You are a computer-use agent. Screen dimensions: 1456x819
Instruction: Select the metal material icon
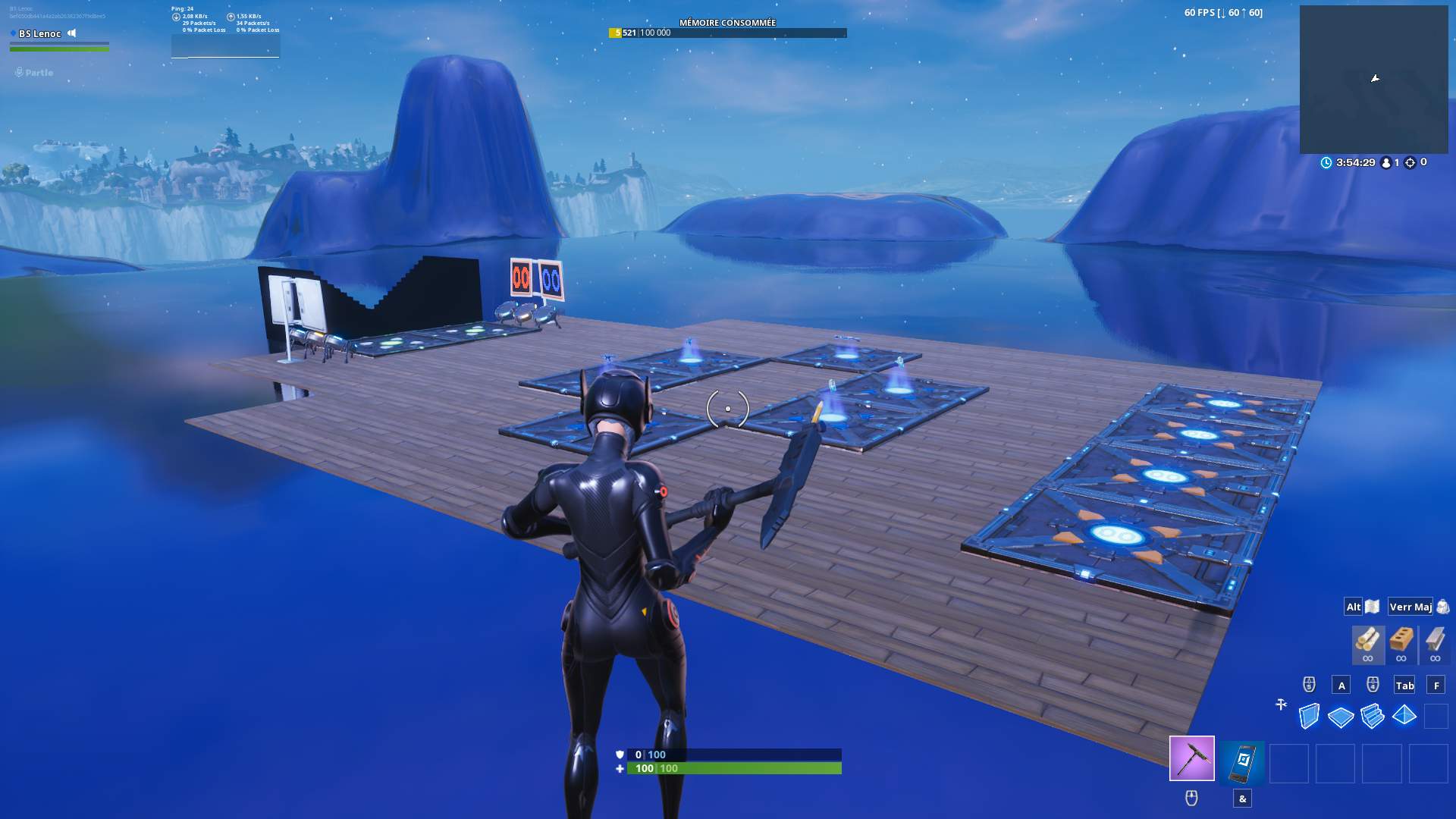click(x=1435, y=641)
